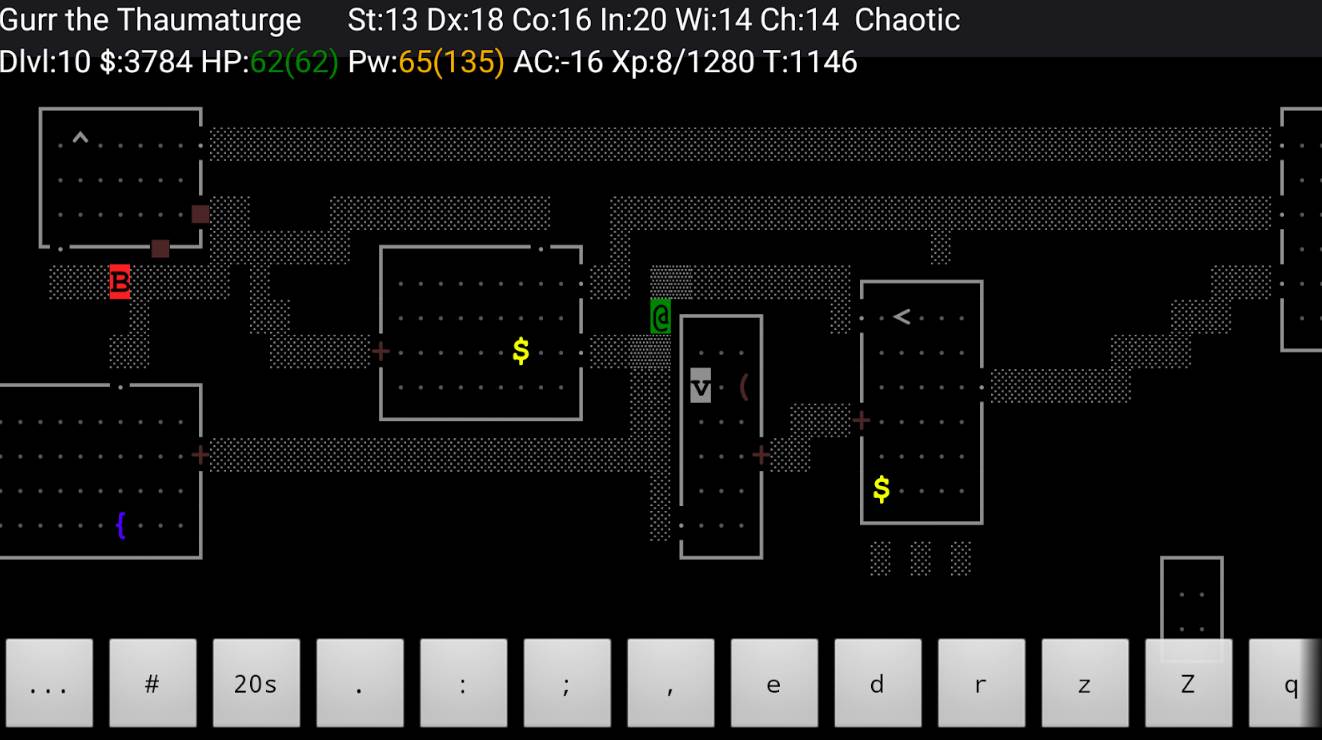Click the red + door on the left room
Viewport: 1322px width, 740px height.
point(199,454)
